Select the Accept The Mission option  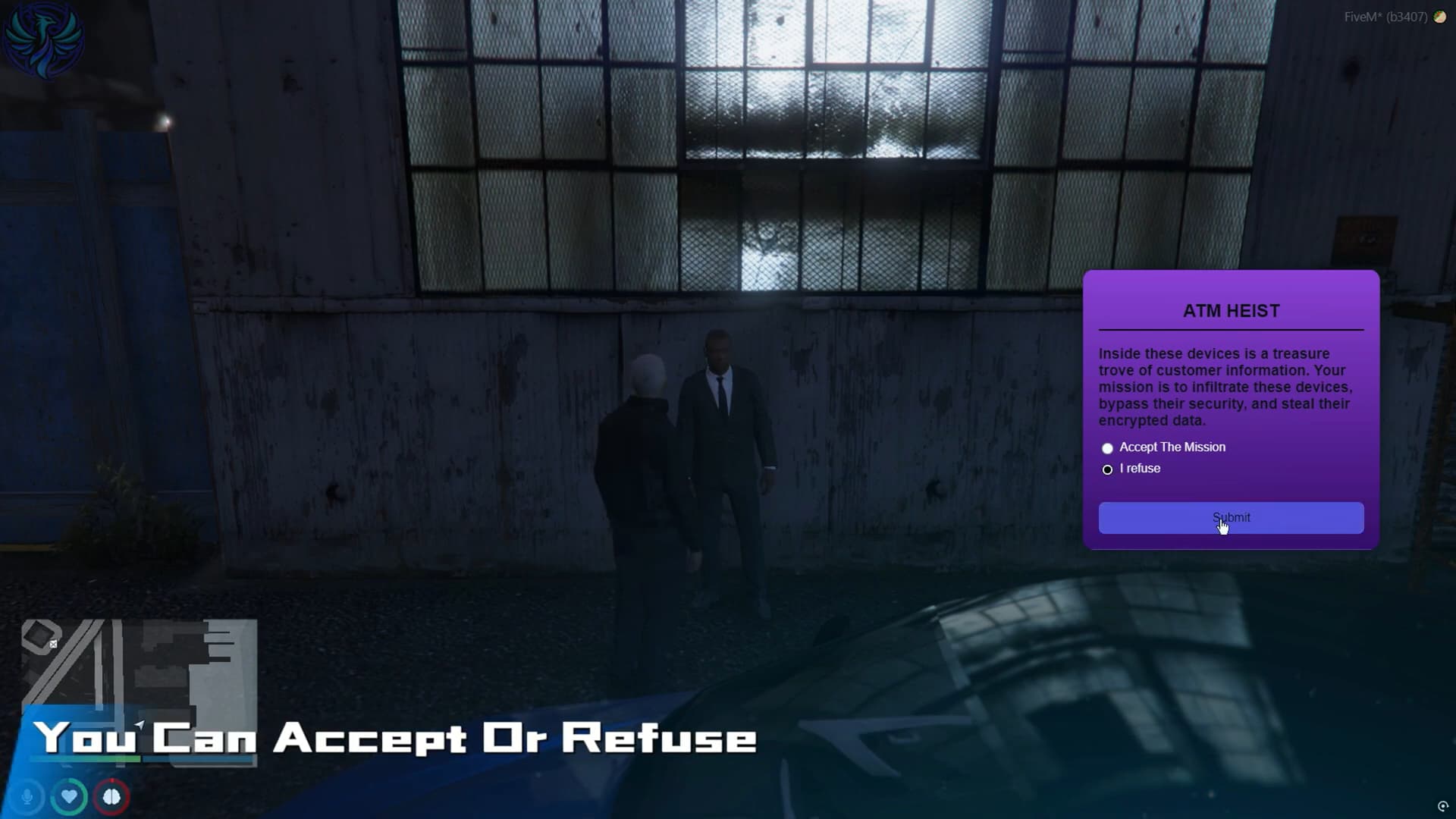click(1107, 448)
